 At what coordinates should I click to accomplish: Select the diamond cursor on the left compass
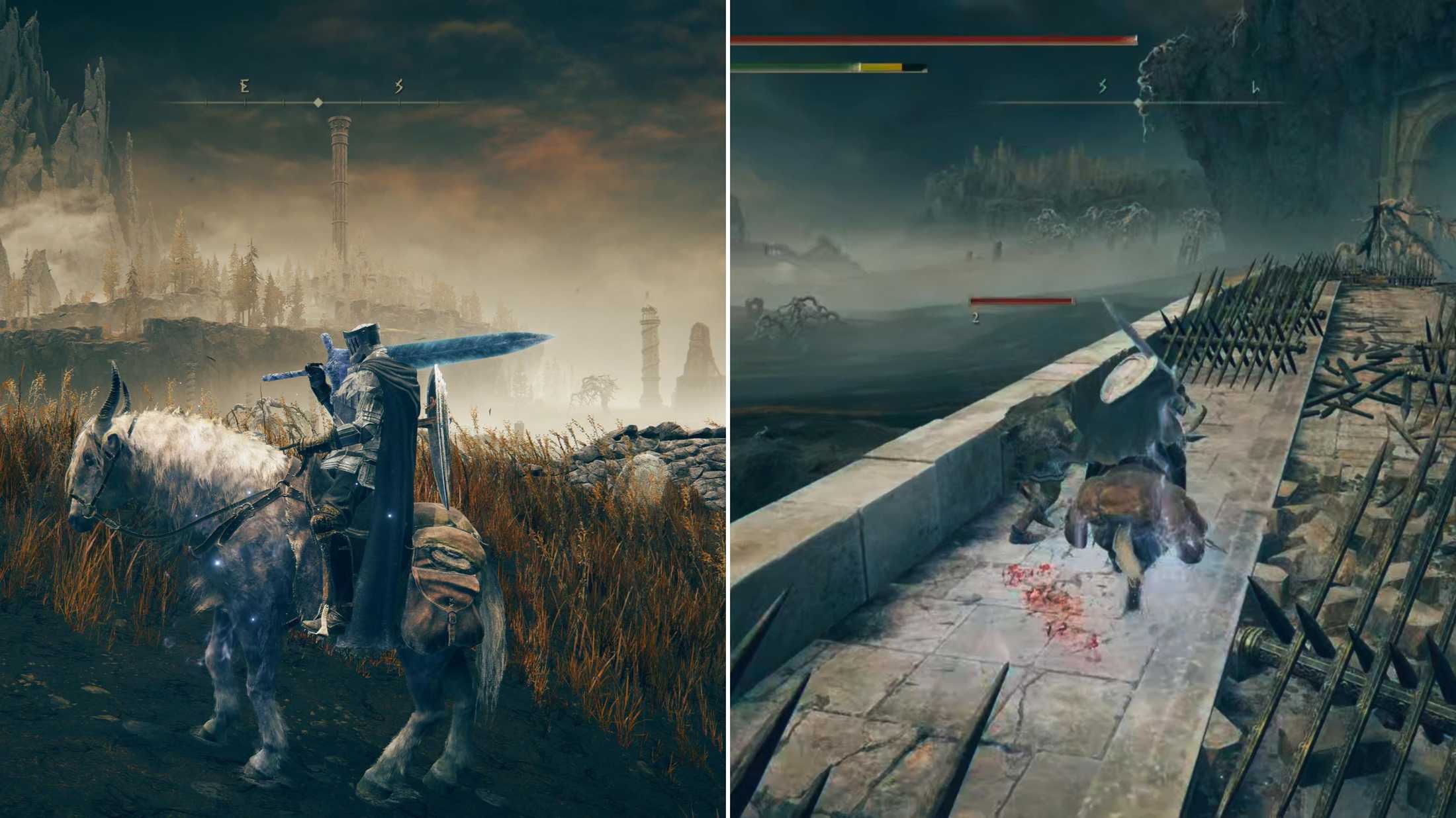318,103
